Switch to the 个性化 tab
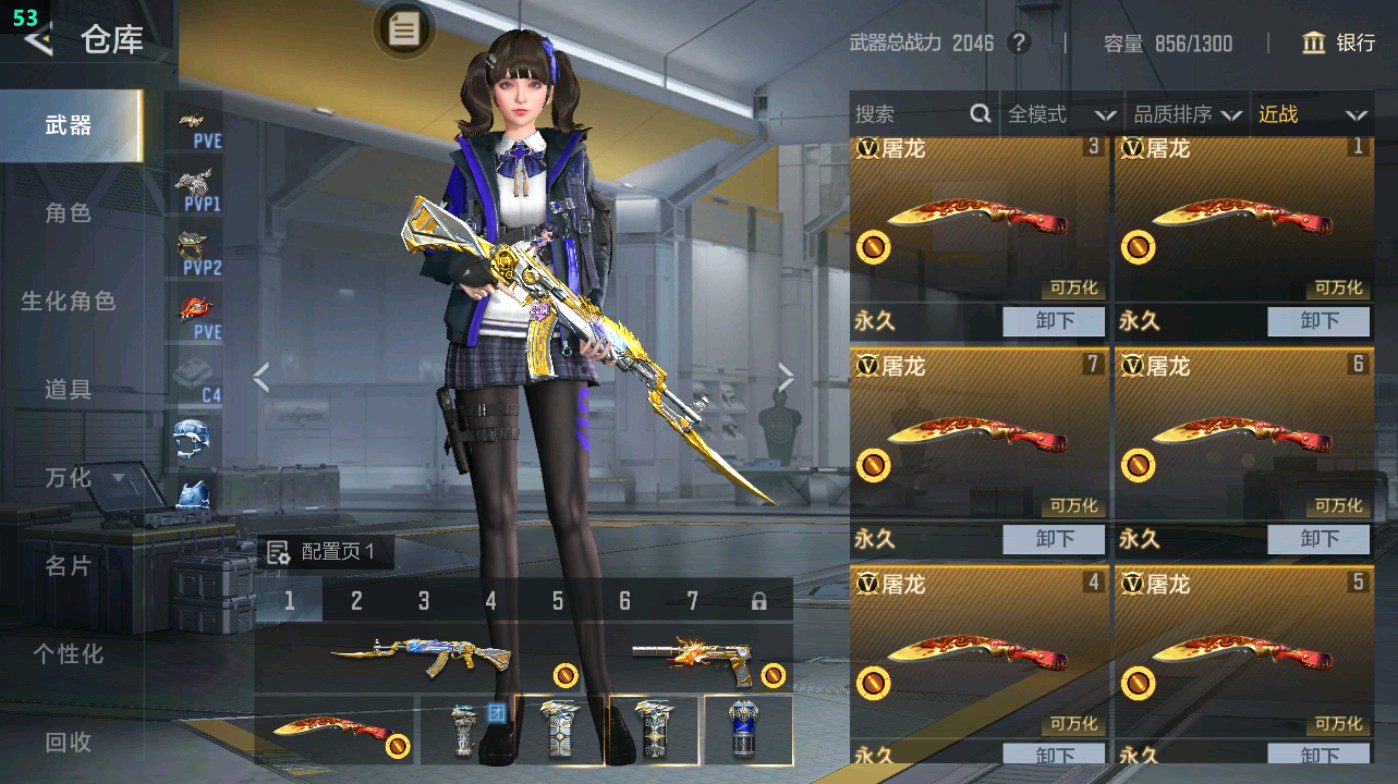Viewport: 1398px width, 784px height. click(70, 655)
